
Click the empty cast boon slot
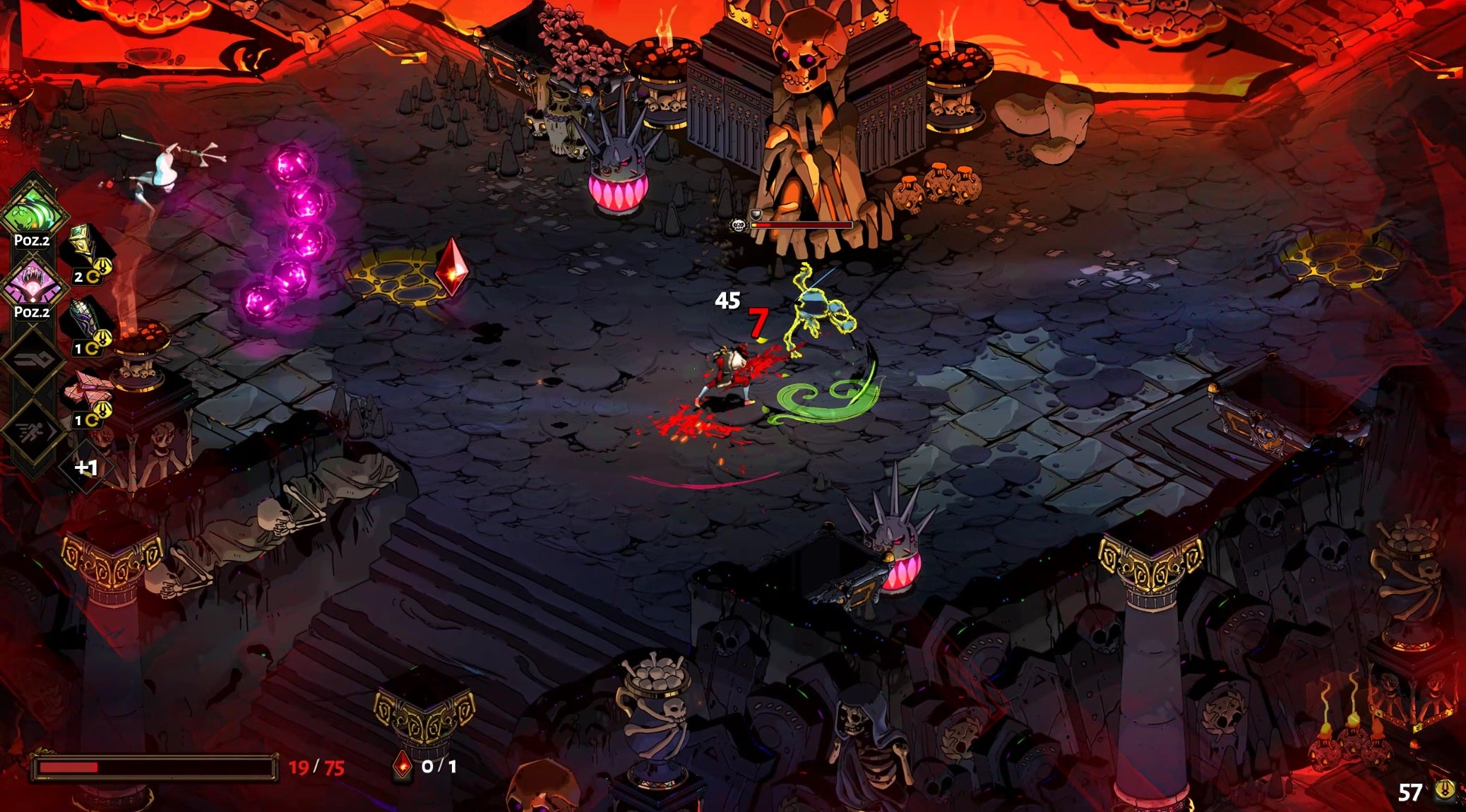click(33, 360)
